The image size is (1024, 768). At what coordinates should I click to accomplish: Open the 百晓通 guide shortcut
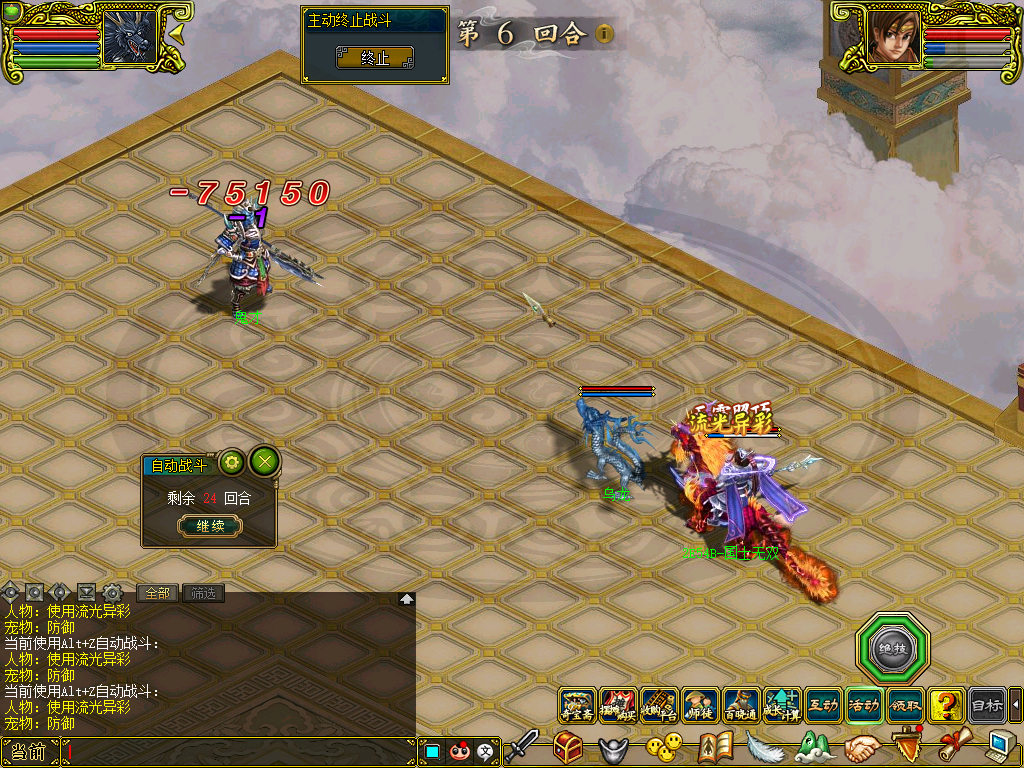click(741, 706)
